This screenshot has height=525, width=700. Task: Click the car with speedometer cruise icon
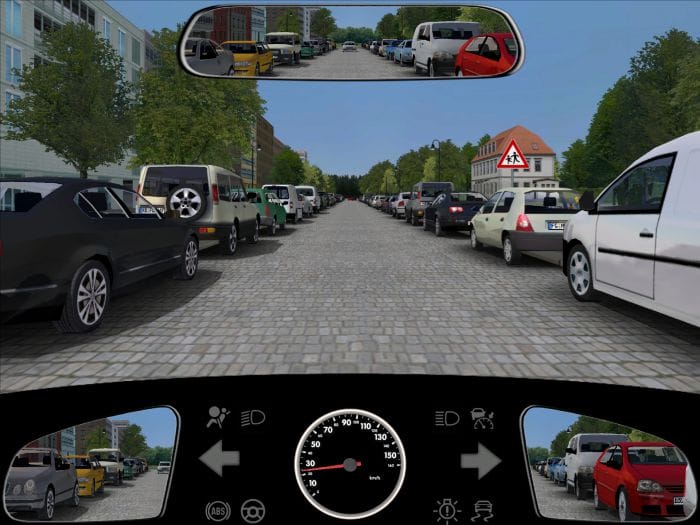(482, 417)
